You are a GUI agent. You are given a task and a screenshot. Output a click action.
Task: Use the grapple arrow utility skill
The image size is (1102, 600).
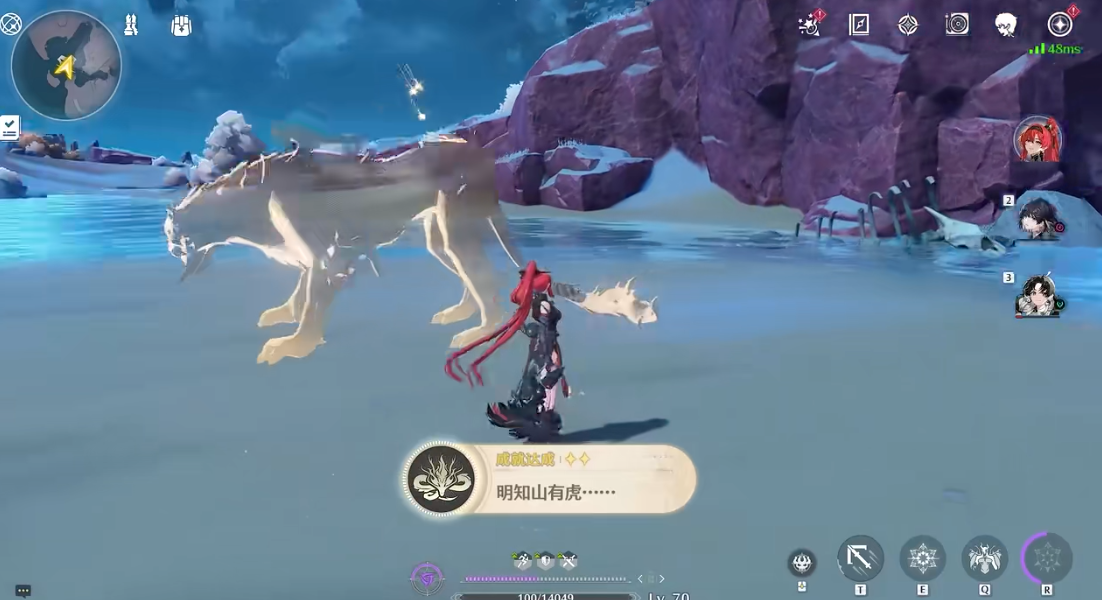(860, 558)
